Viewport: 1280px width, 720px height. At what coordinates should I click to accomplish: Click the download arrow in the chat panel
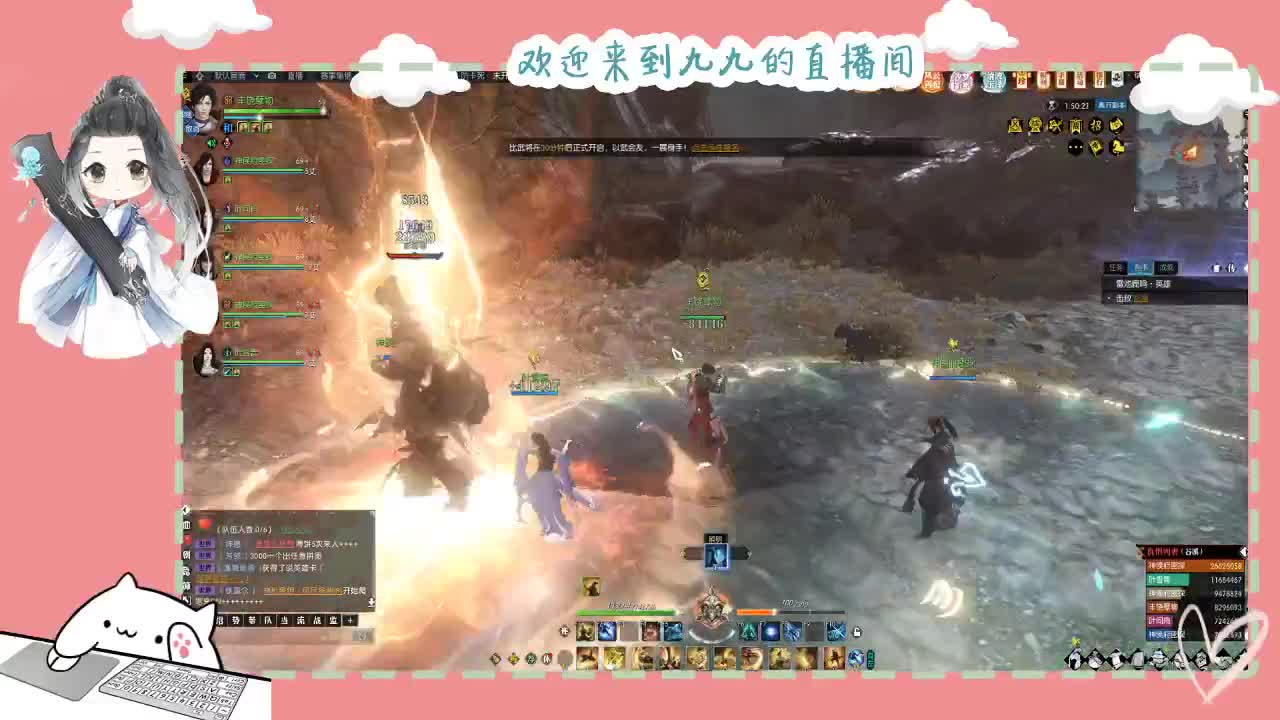[x=372, y=602]
